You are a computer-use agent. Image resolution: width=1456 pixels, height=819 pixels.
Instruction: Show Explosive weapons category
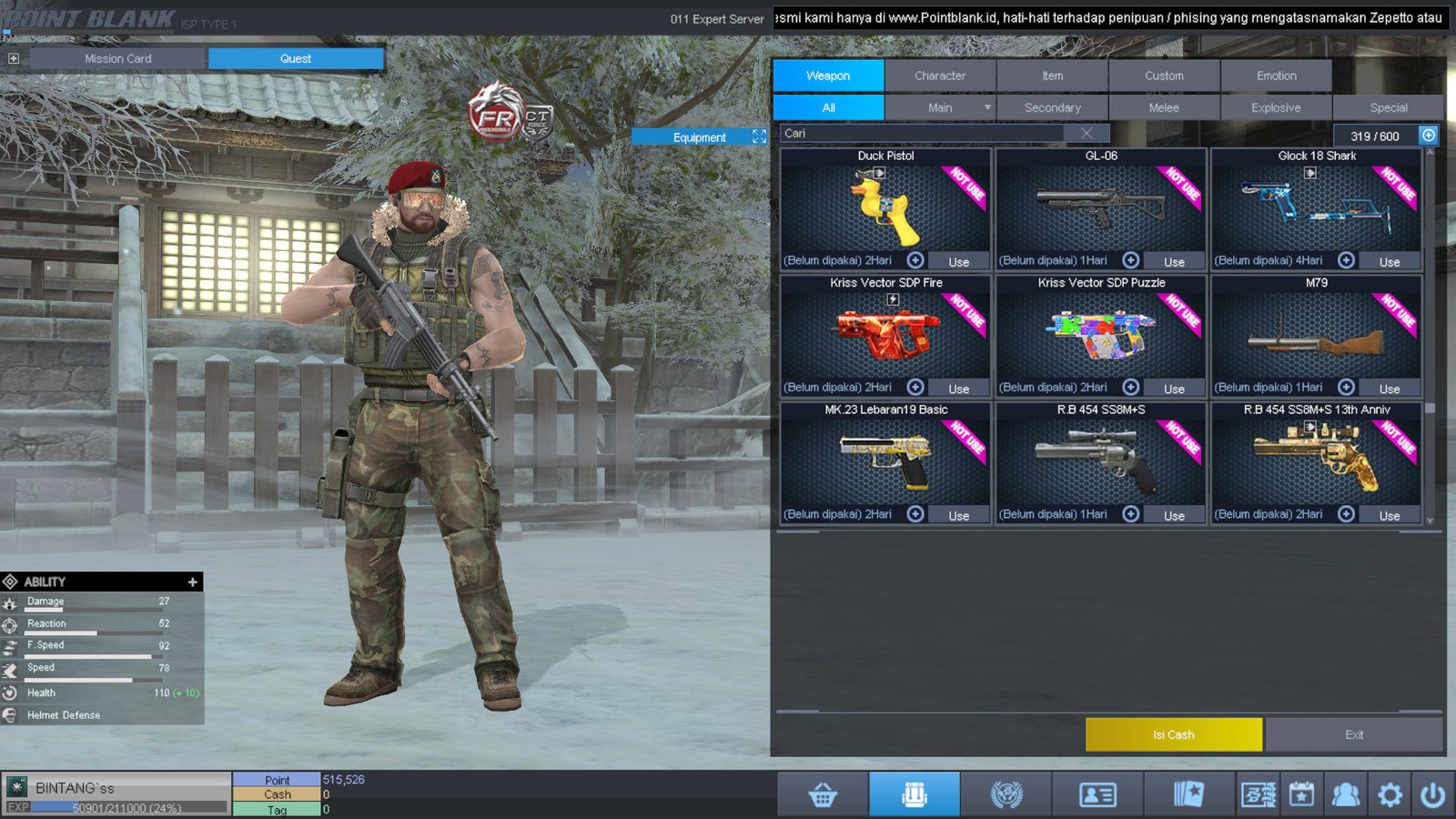tap(1275, 107)
